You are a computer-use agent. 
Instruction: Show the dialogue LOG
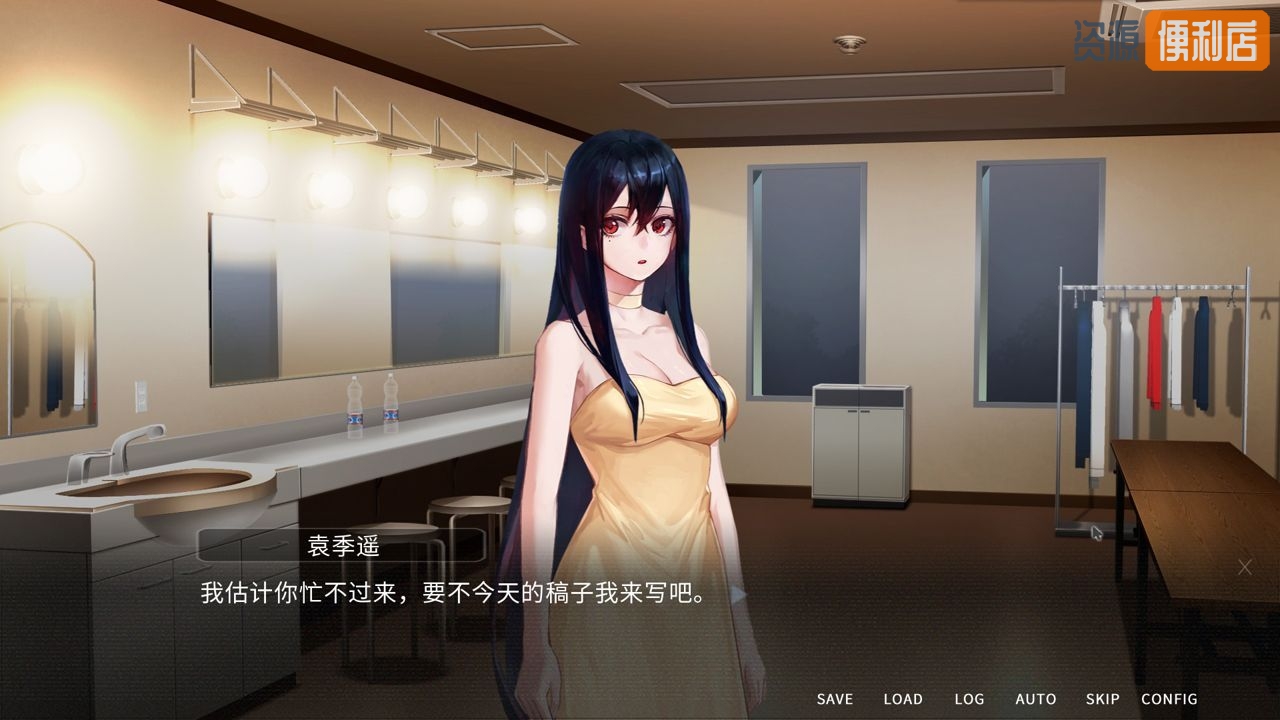pos(968,699)
